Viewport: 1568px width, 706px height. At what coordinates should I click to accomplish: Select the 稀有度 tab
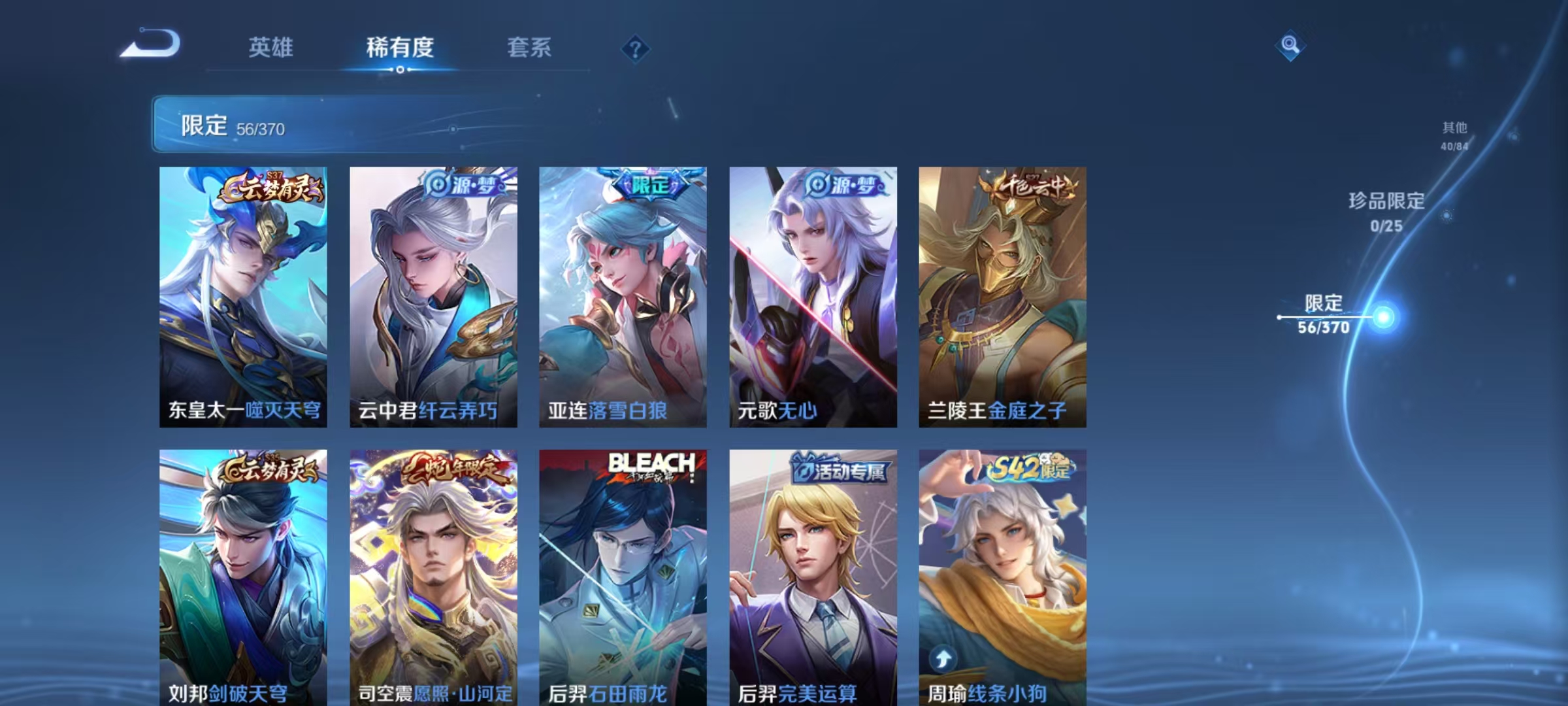tap(400, 48)
